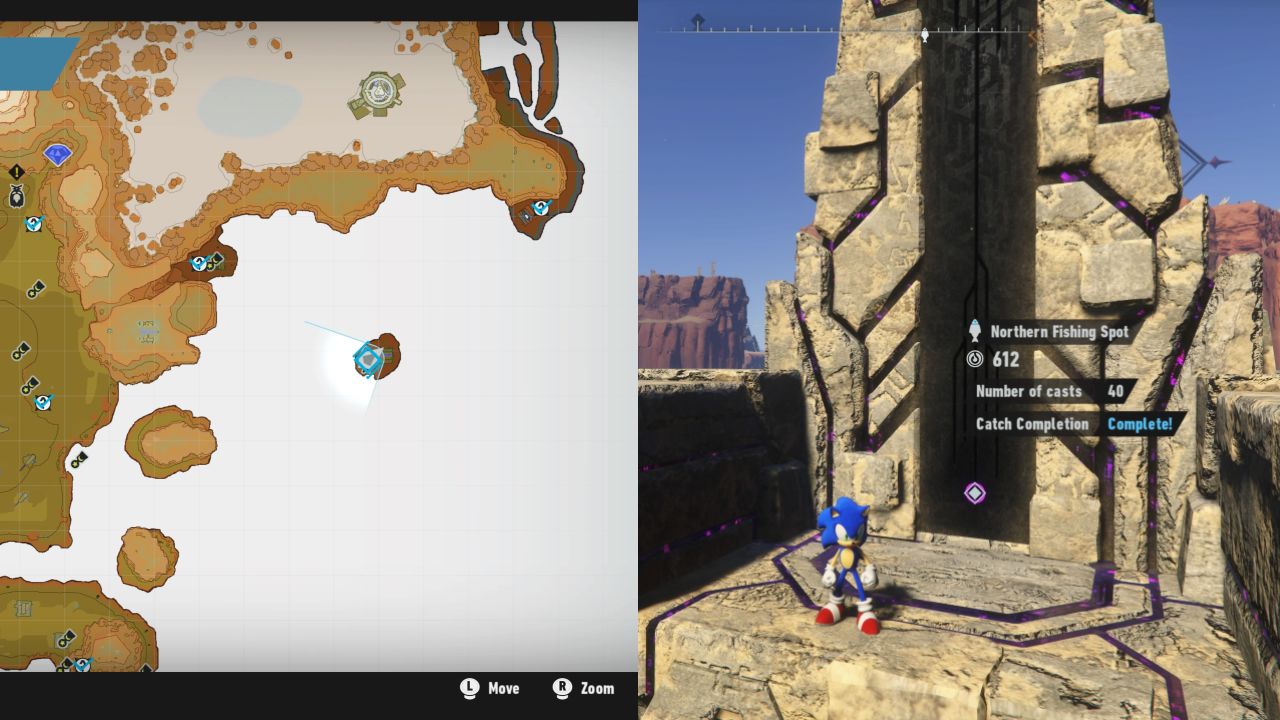
Task: Click the glowing purple diamond emblem on the tower
Action: (975, 493)
